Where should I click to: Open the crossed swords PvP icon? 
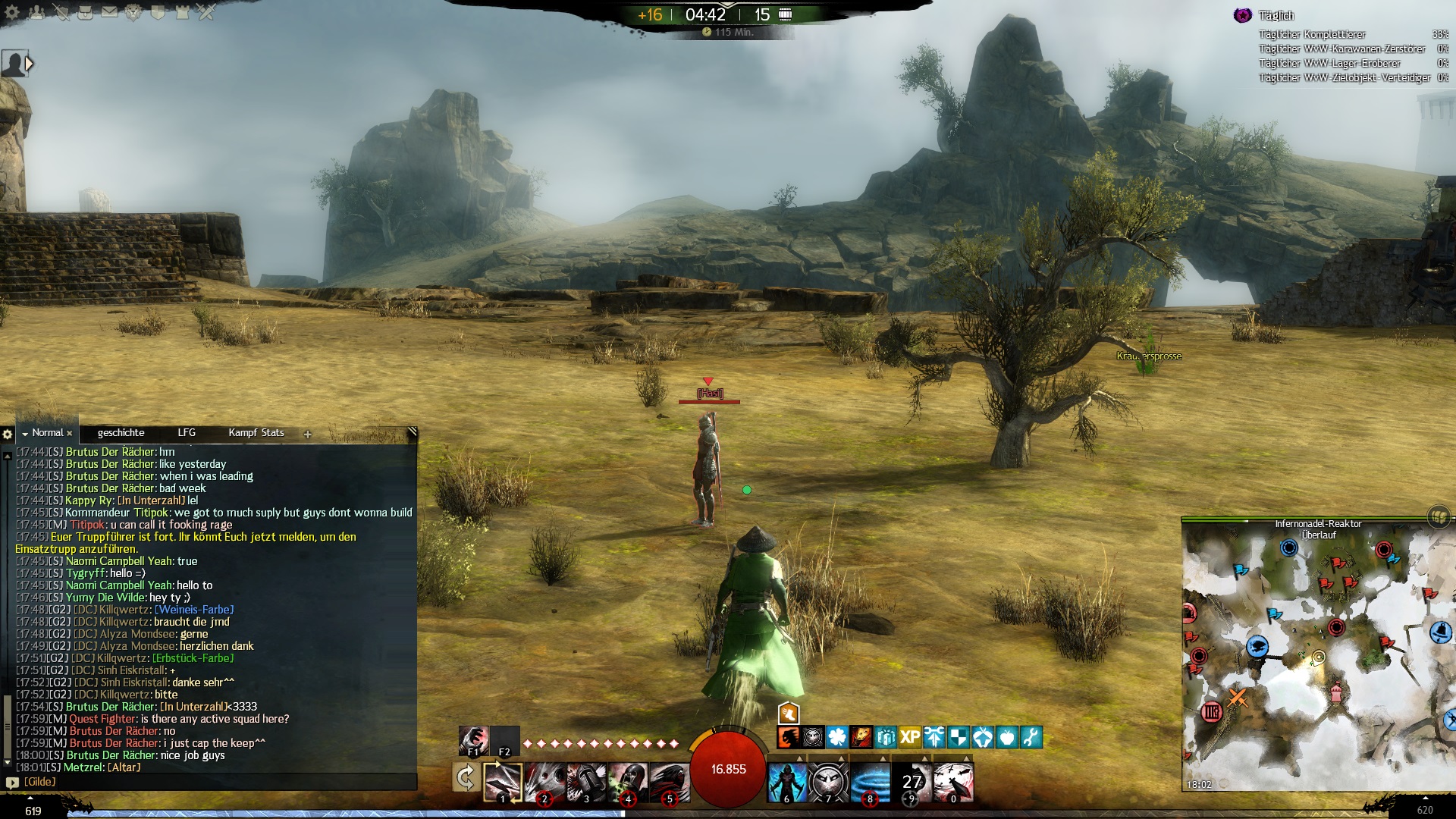pyautogui.click(x=206, y=12)
